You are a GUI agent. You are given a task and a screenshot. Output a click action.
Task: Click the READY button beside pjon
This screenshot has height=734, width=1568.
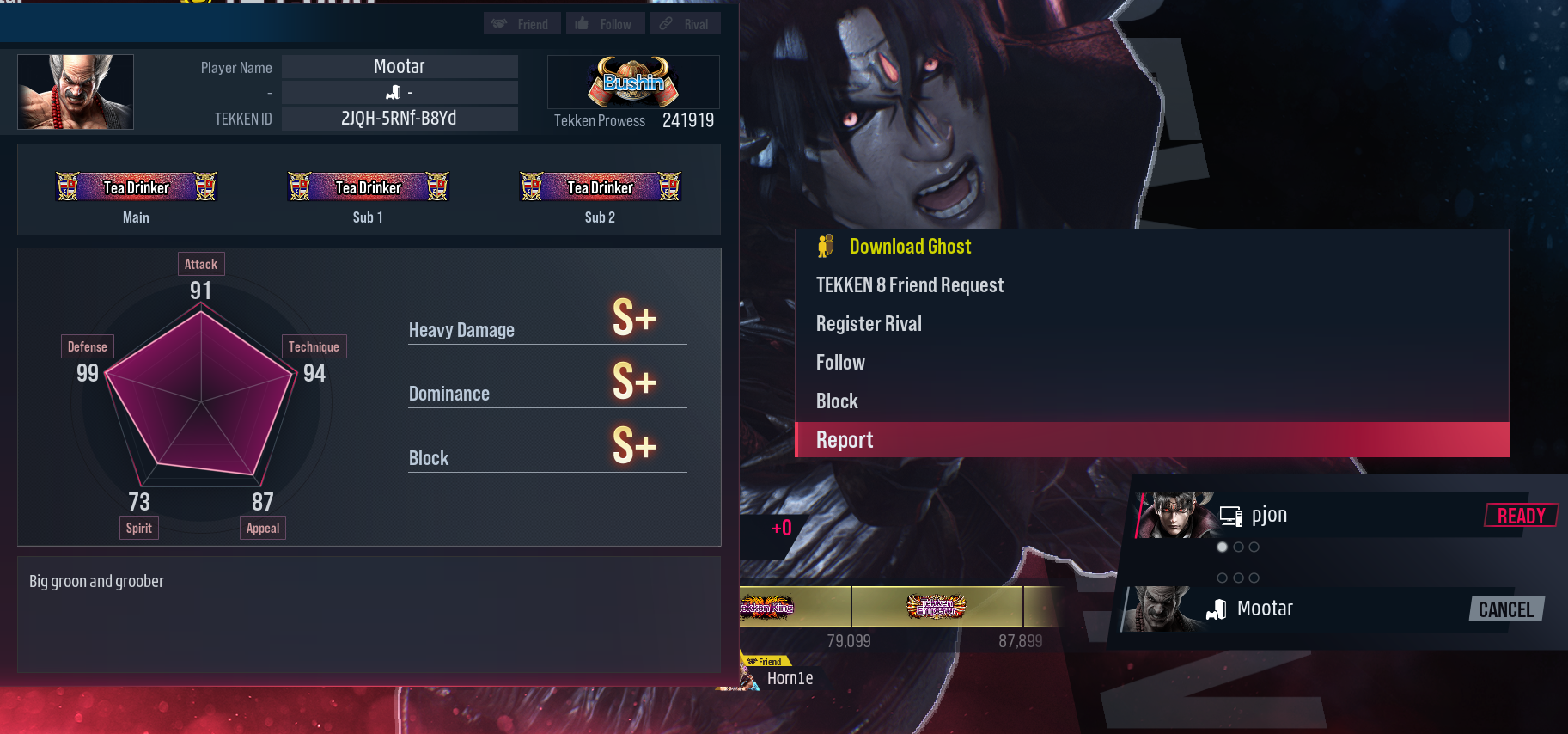tap(1521, 516)
